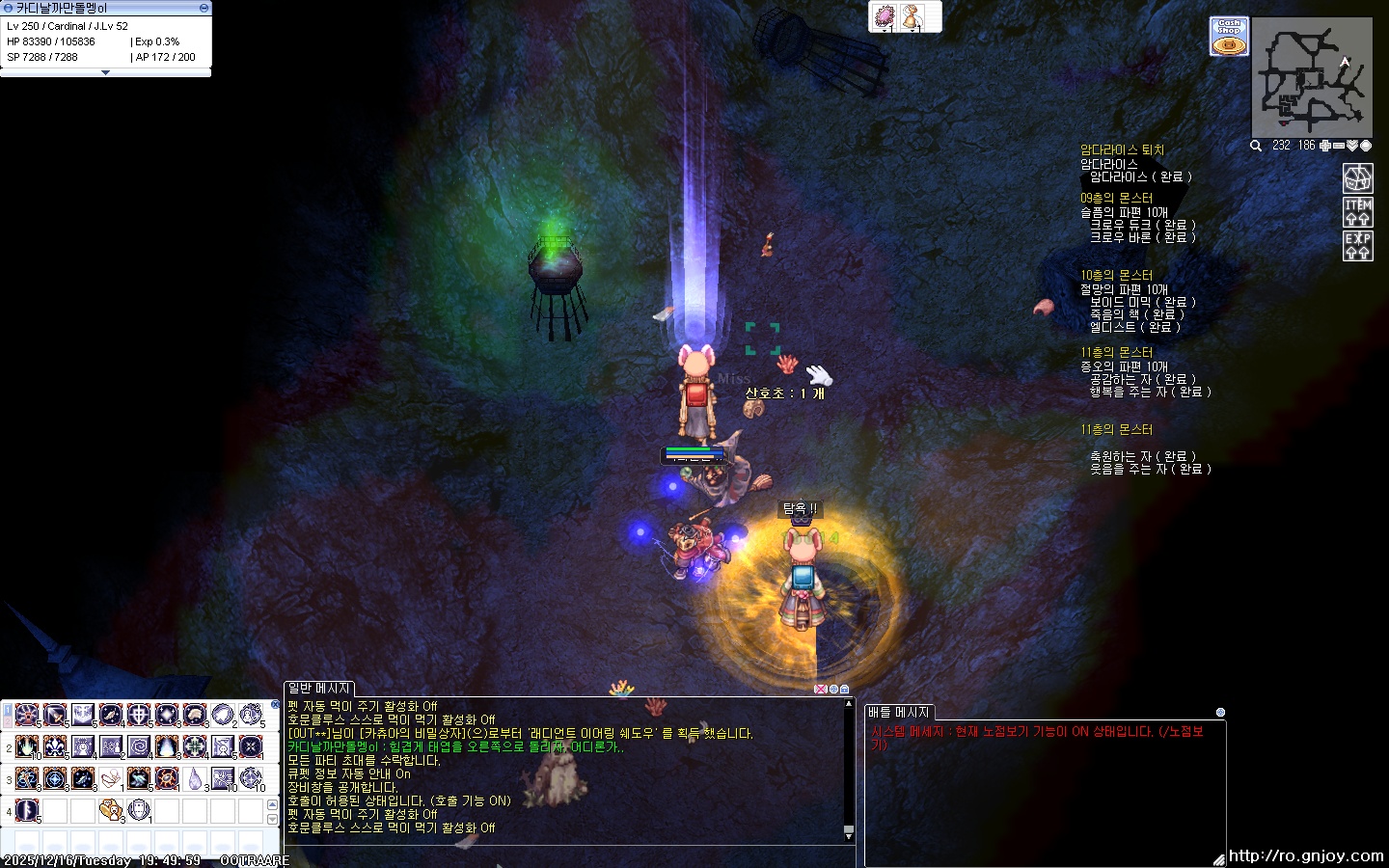
Task: Open the Cash Shop
Action: click(x=1229, y=37)
